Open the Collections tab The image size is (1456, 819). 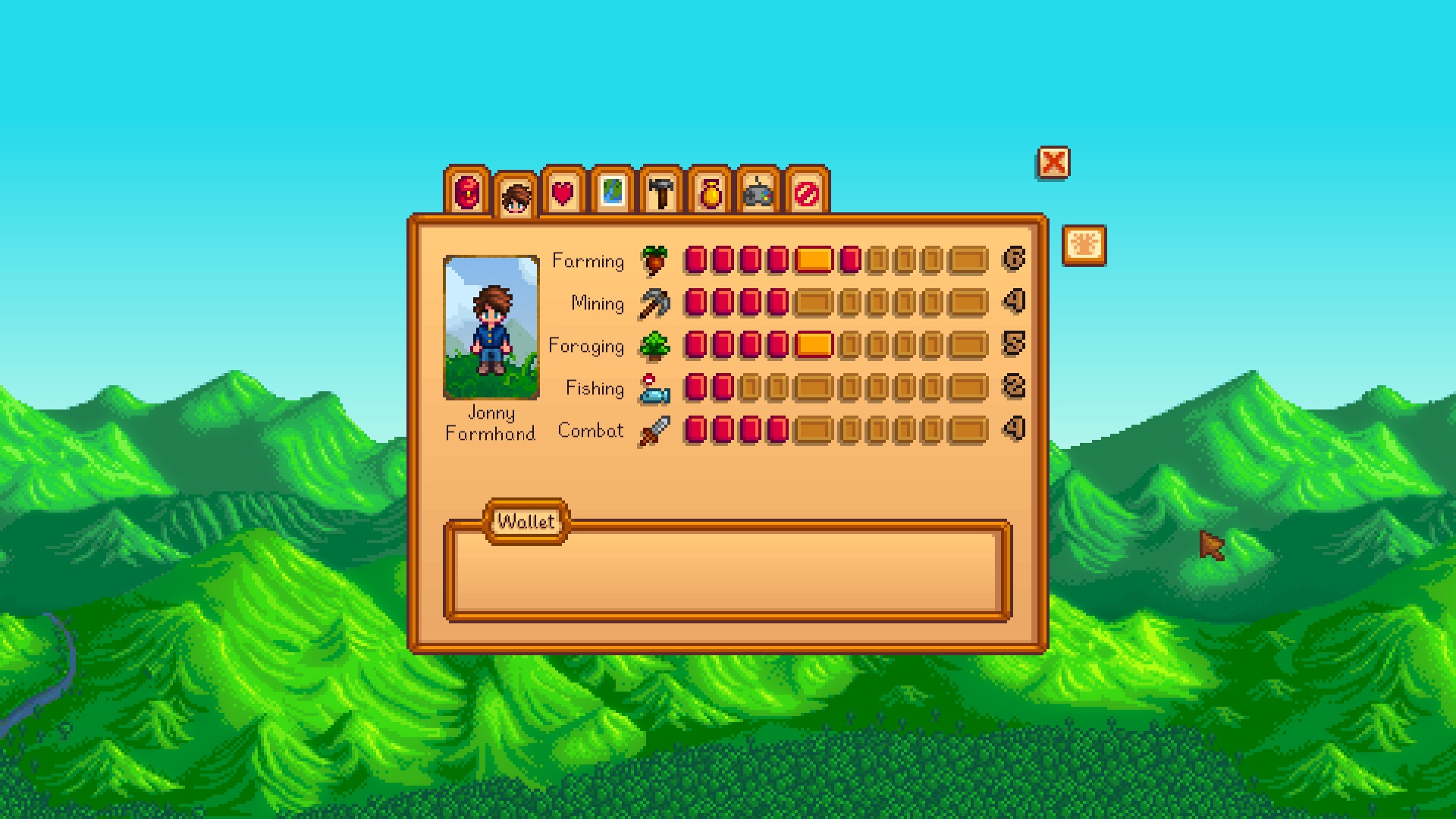coord(710,192)
